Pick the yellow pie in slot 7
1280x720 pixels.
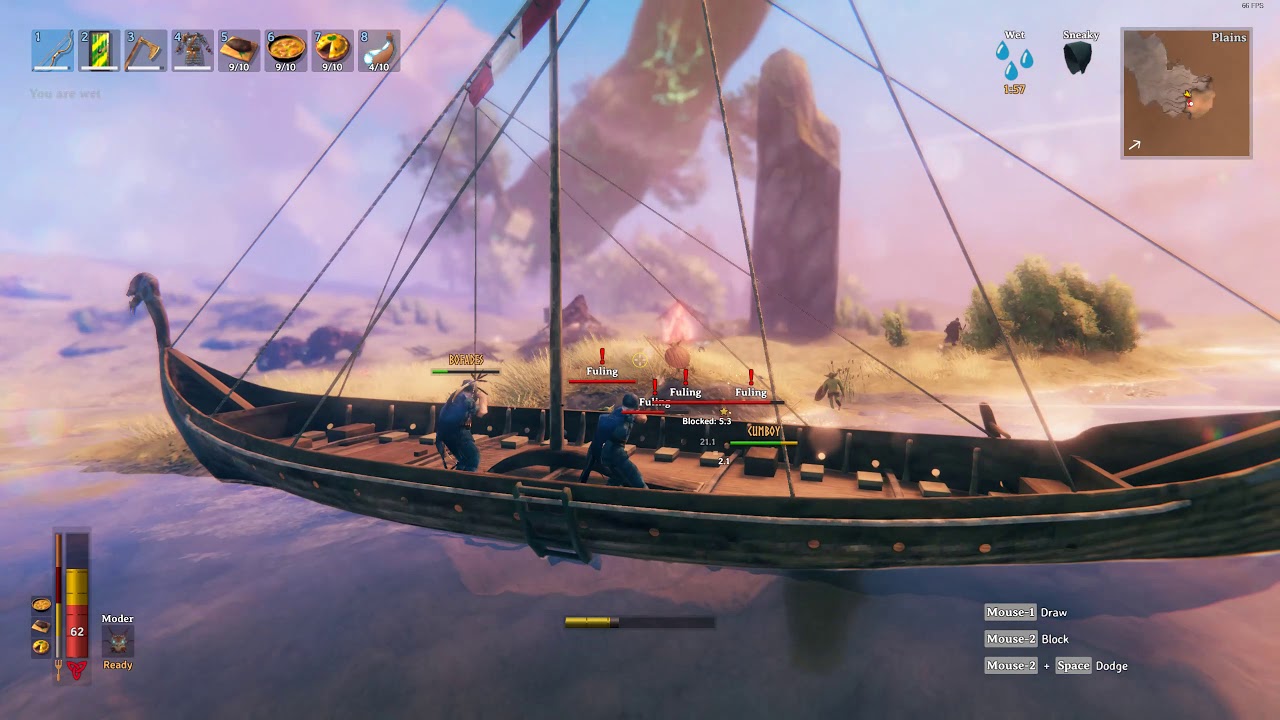(332, 51)
